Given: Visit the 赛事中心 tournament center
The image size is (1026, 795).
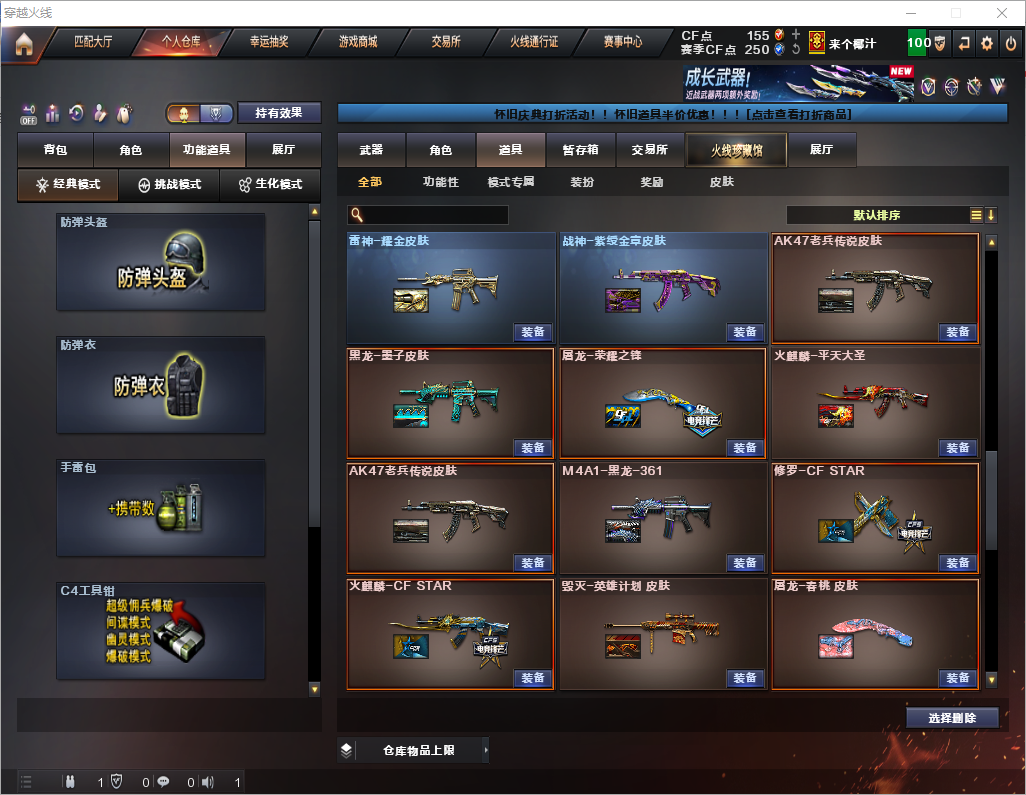Looking at the screenshot, I should (622, 43).
